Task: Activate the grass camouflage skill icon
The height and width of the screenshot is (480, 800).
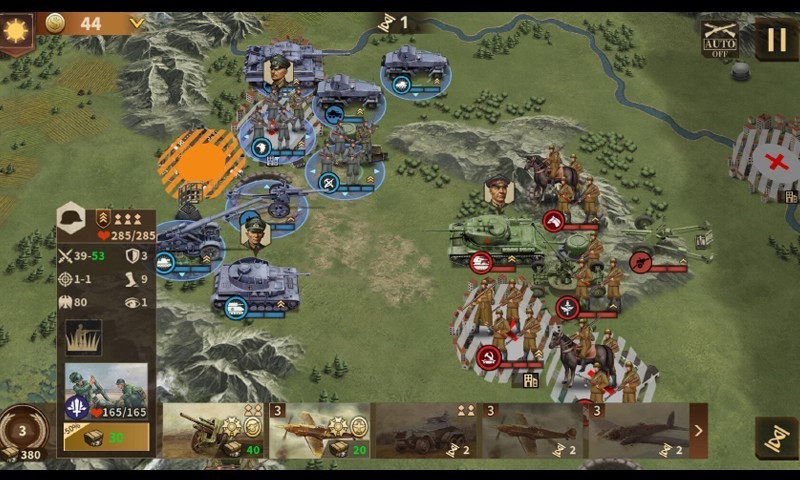Action: 84,338
